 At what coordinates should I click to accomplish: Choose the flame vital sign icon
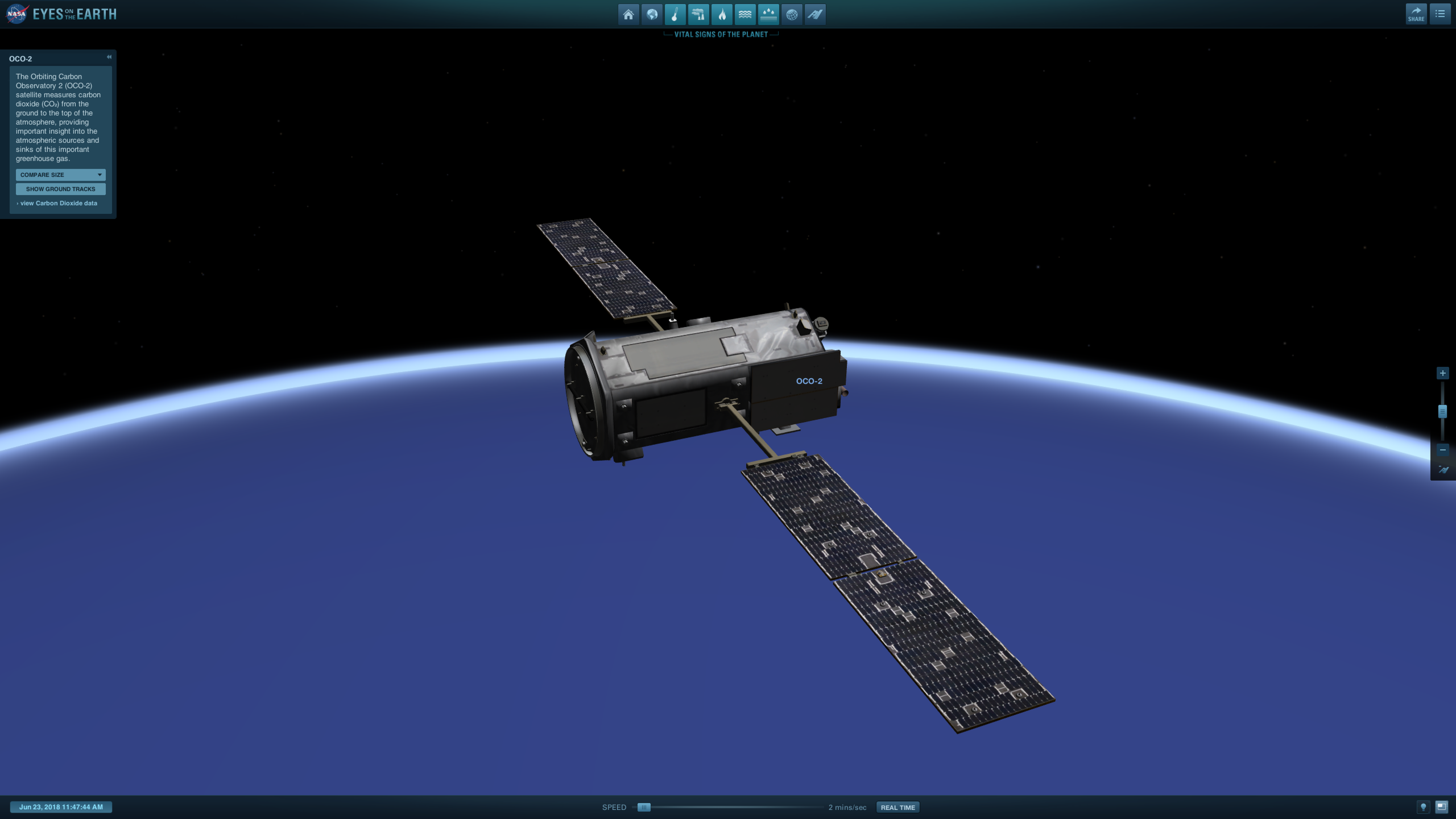pos(722,15)
